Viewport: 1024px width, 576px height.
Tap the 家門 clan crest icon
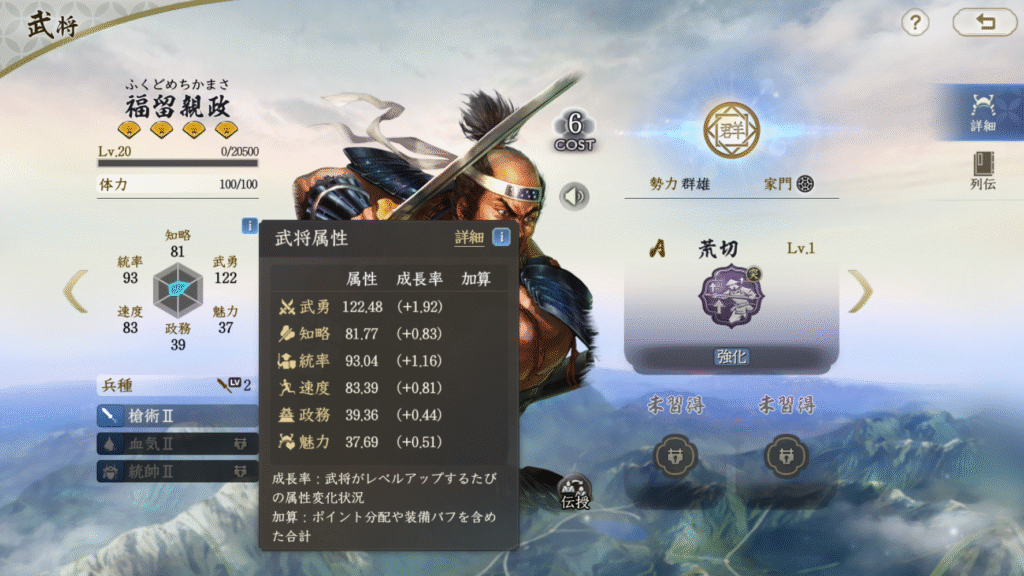[805, 184]
